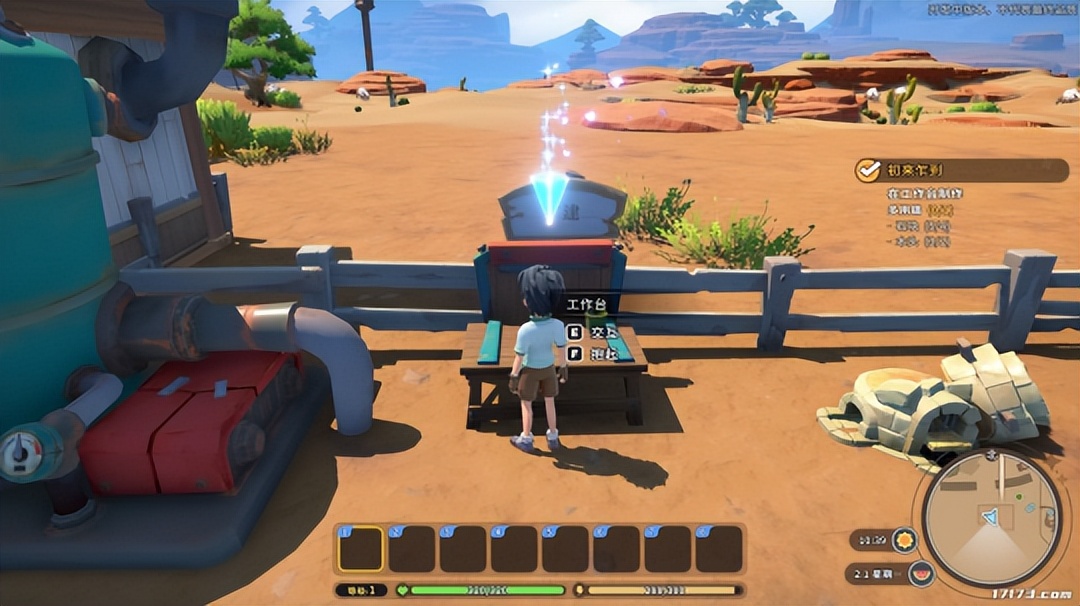Click the watermelon season icon
The width and height of the screenshot is (1080, 606).
pyautogui.click(x=921, y=574)
